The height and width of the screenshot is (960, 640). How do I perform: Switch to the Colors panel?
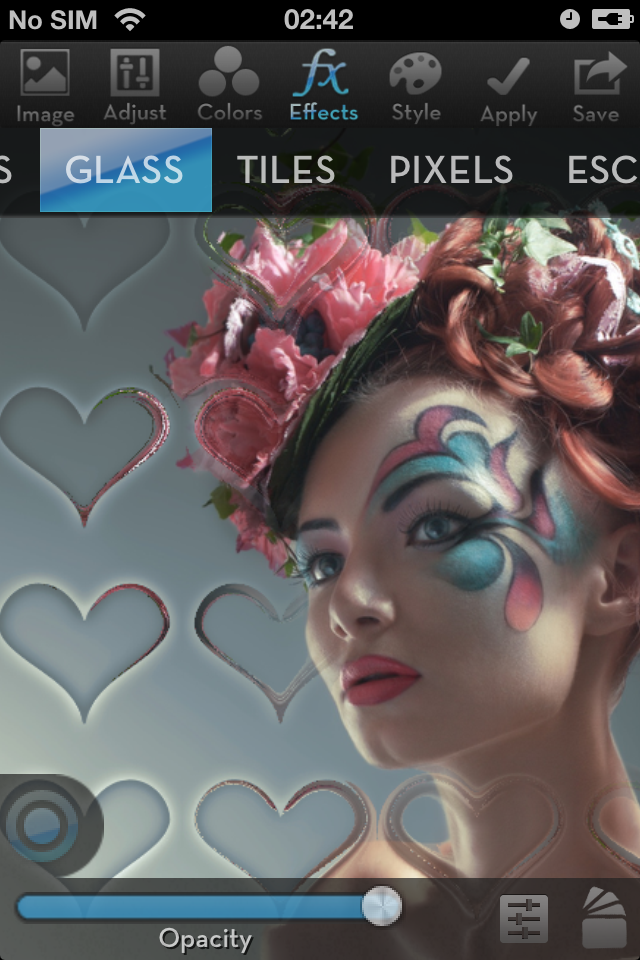(x=229, y=86)
